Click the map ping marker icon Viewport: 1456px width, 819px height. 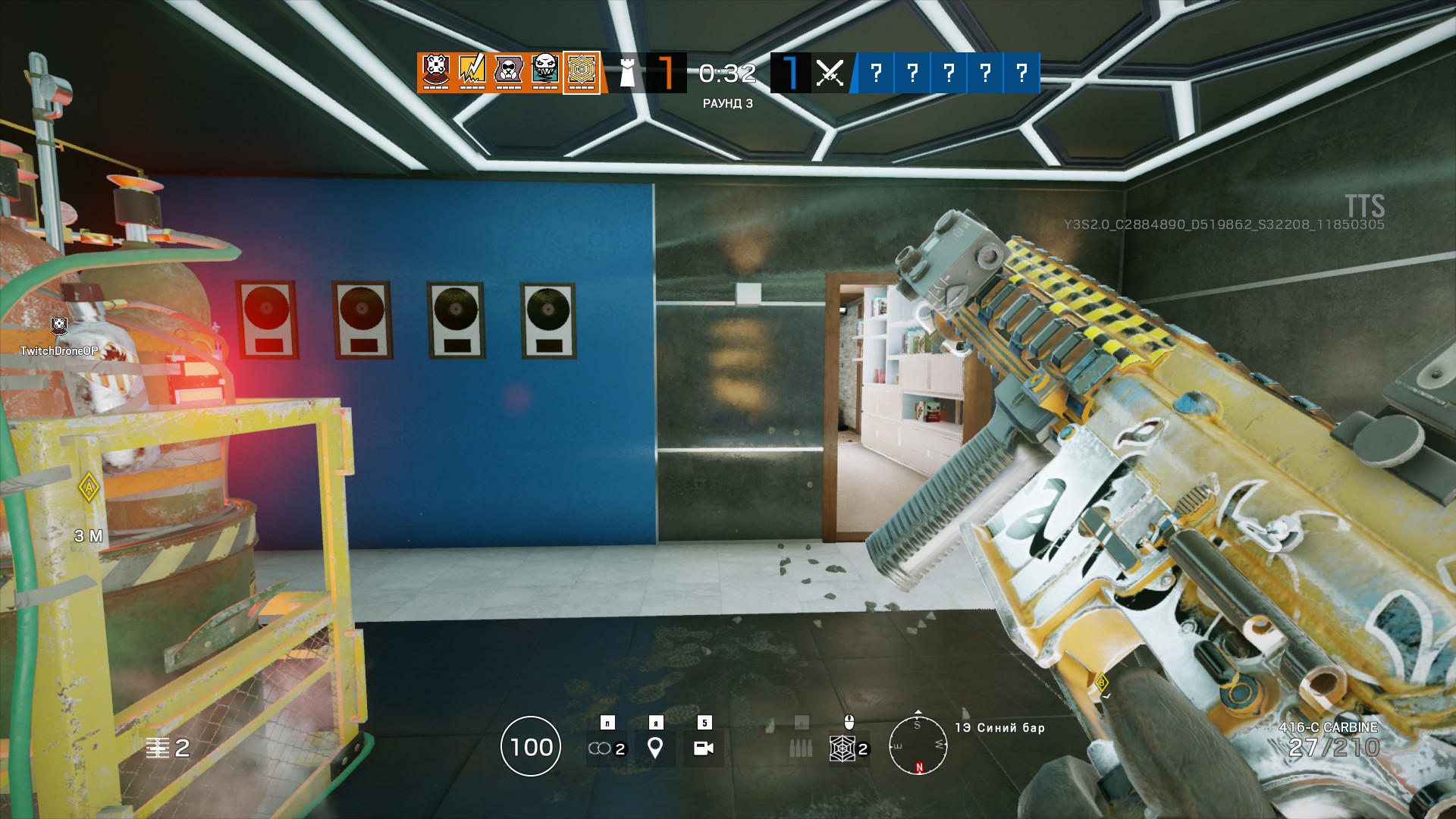click(656, 749)
